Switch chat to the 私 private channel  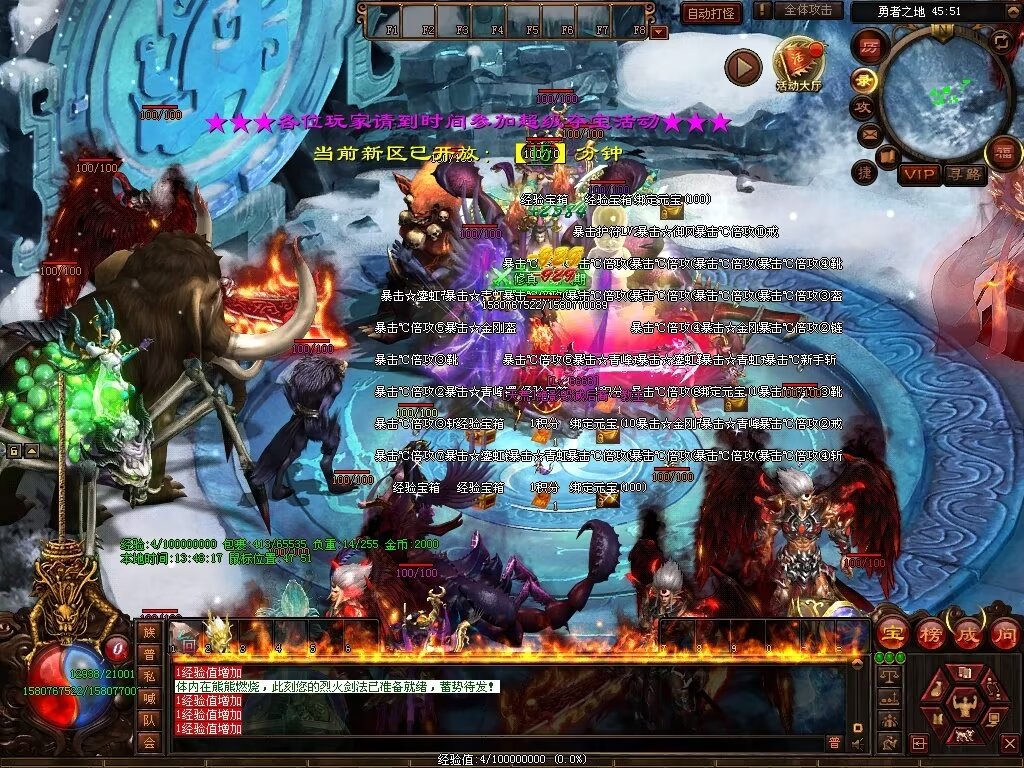[148, 676]
